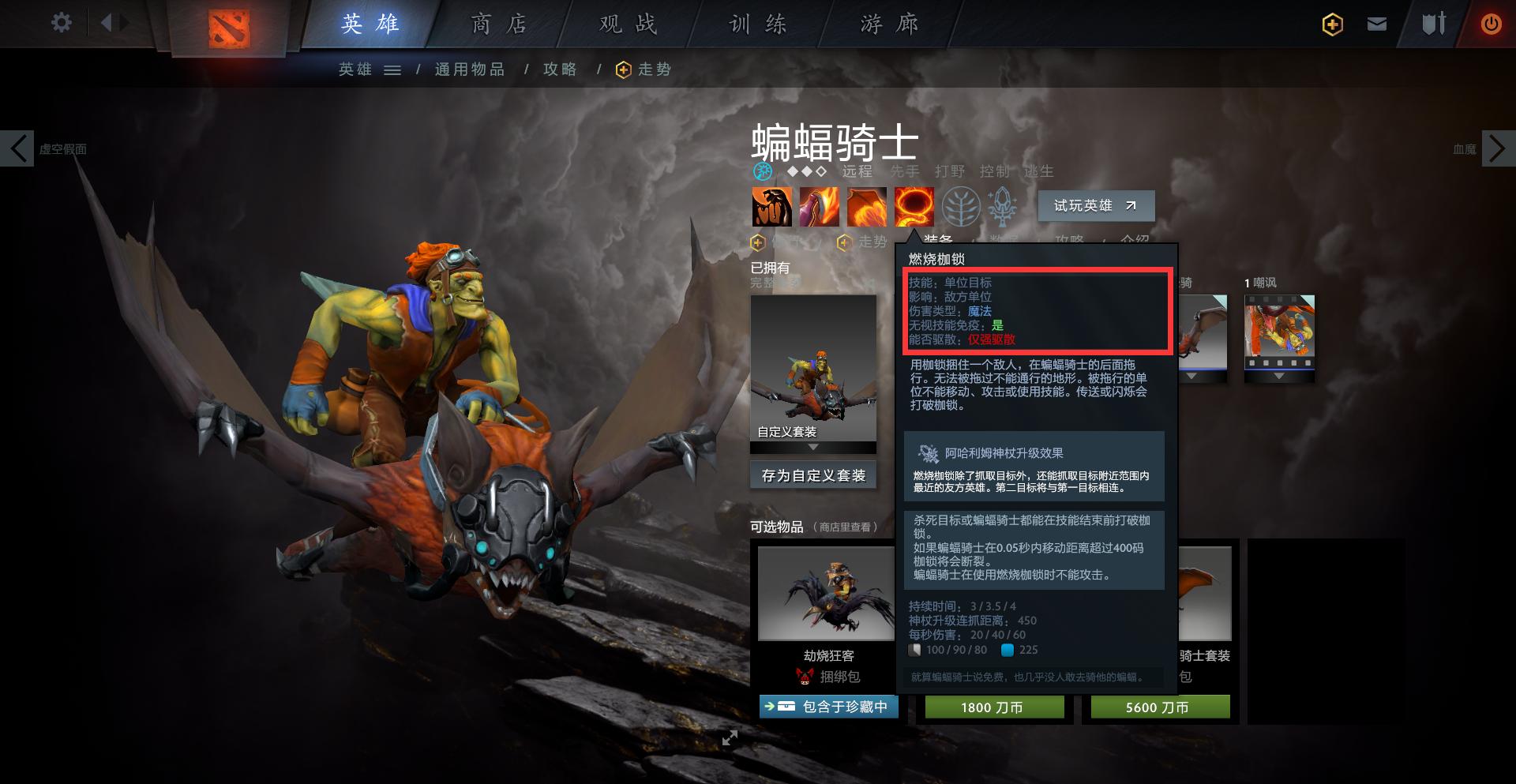Viewport: 1516px width, 784px height.
Task: Open the settings gear icon top-left
Action: [61, 23]
